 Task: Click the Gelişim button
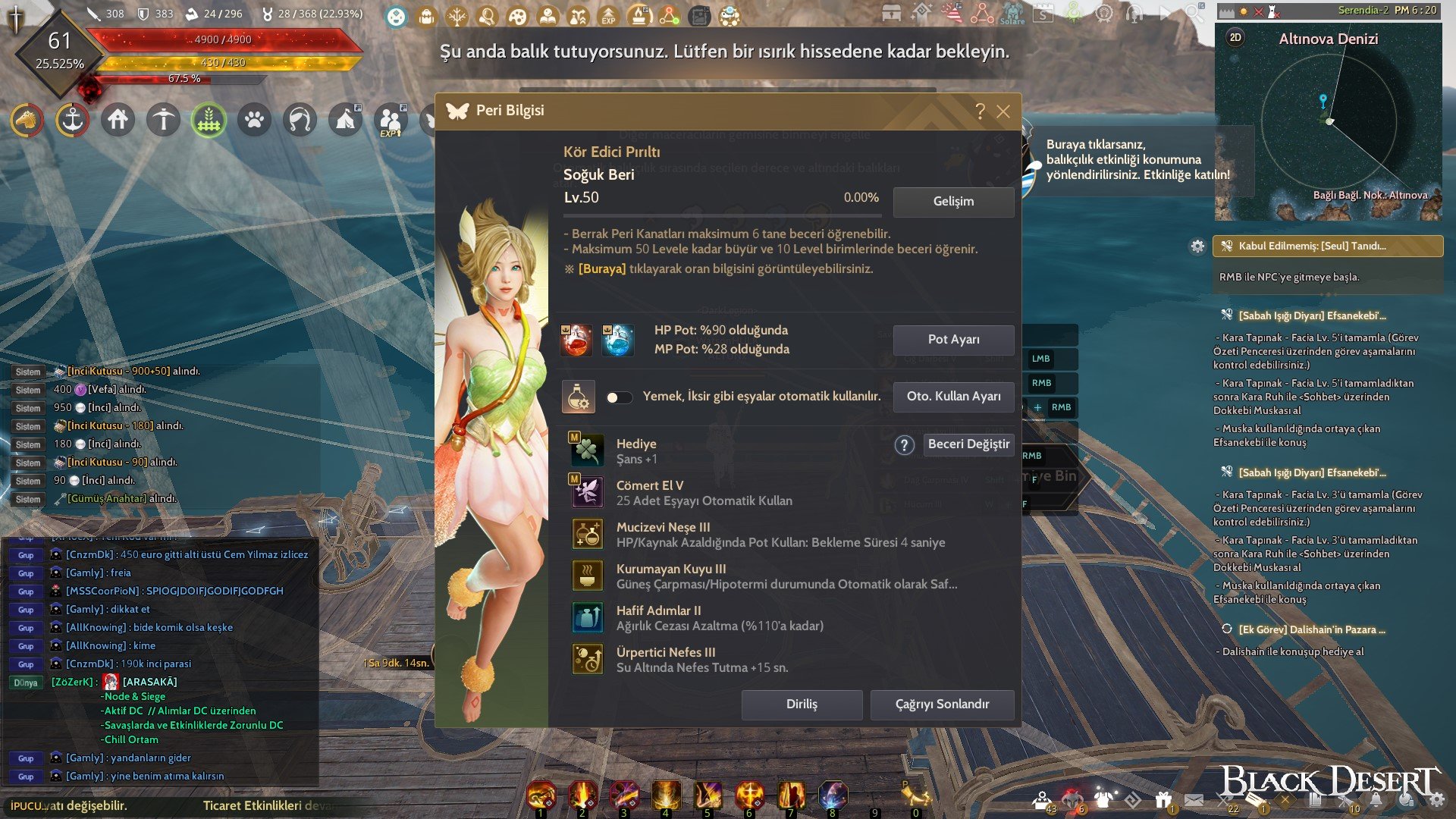coord(953,202)
